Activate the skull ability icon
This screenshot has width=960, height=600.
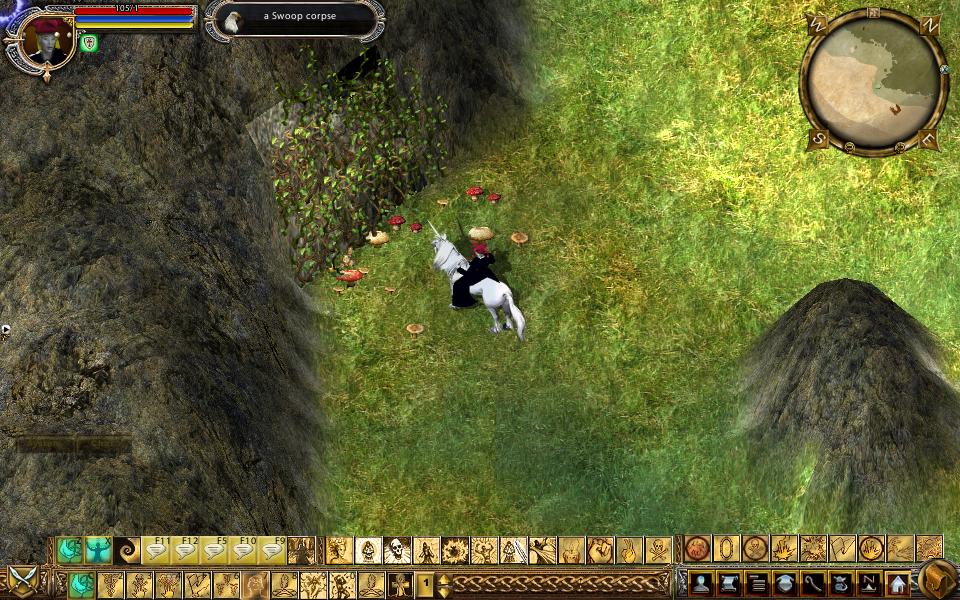[x=397, y=550]
